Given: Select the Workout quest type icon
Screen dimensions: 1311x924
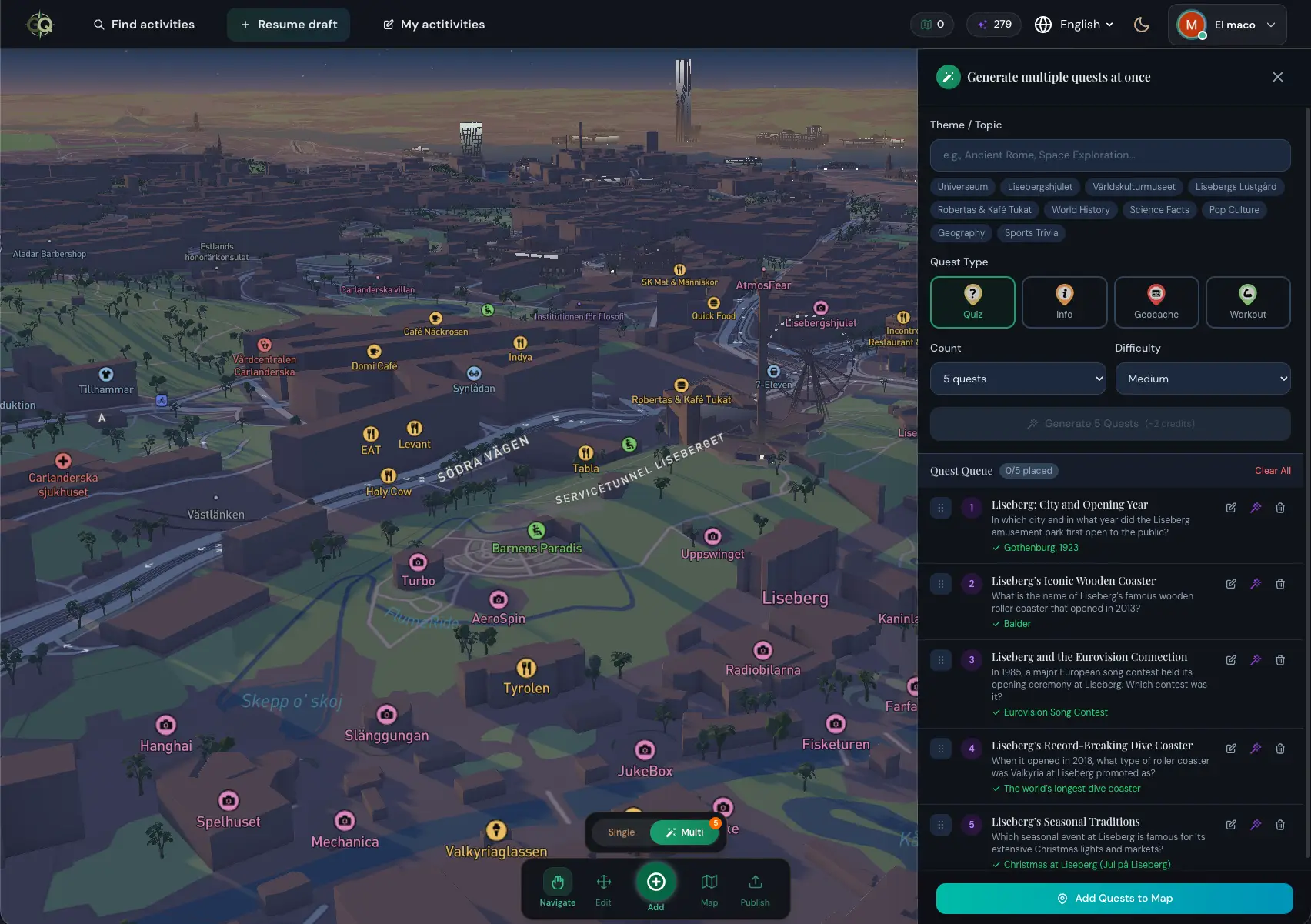Looking at the screenshot, I should pos(1248,302).
